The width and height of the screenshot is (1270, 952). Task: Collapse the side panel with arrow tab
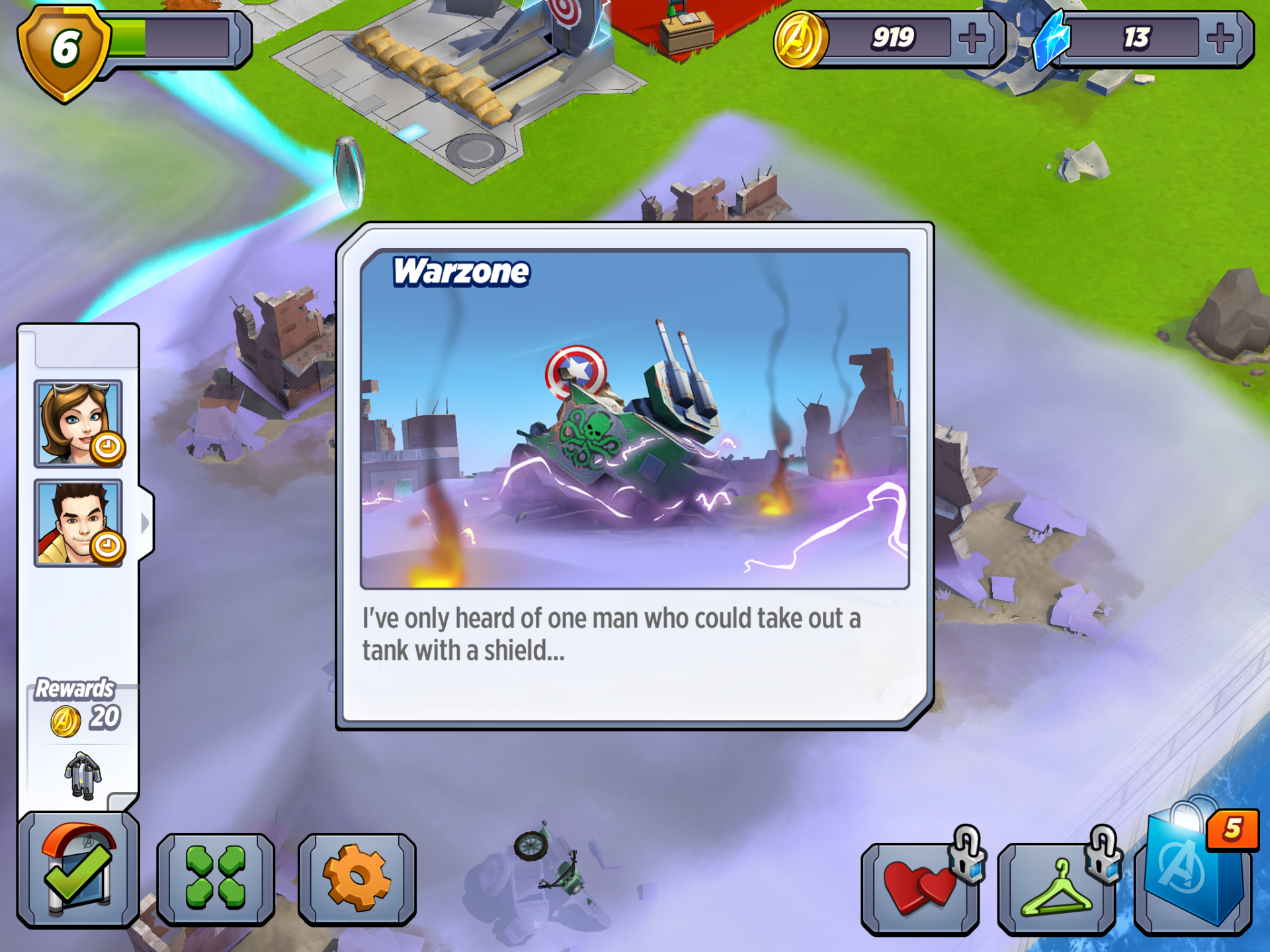[146, 523]
